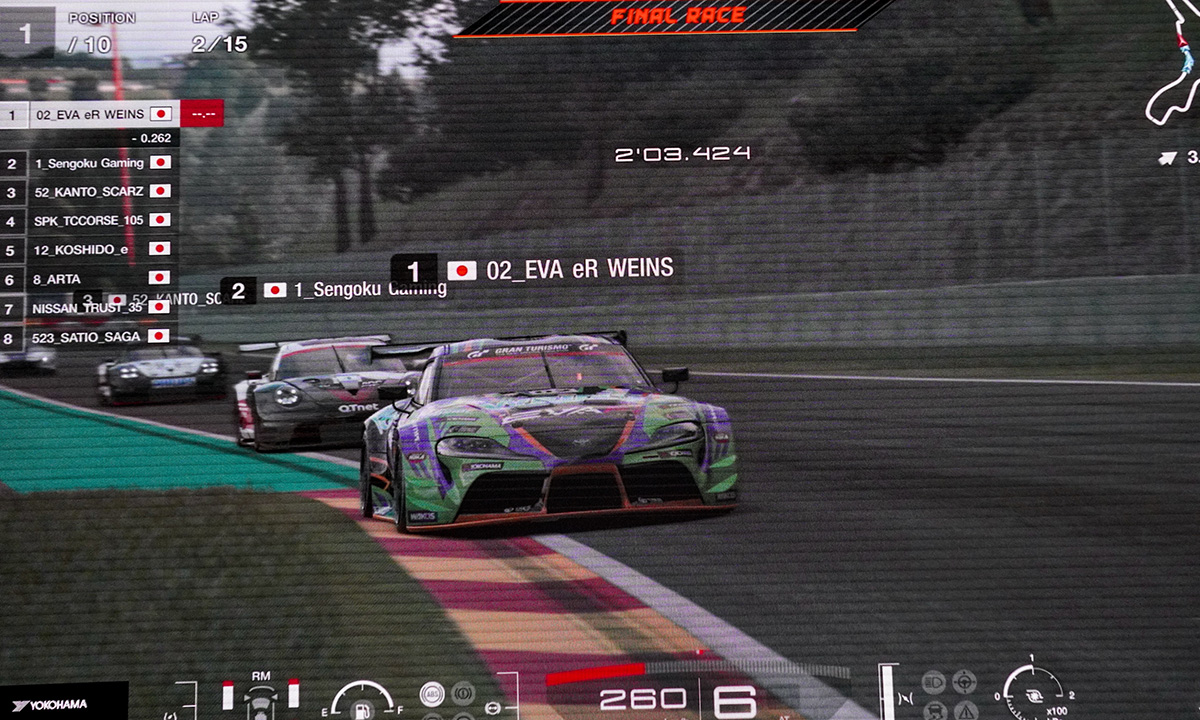
Task: Select the 02_EVA eR WEINS leaderboard row
Action: 90,114
